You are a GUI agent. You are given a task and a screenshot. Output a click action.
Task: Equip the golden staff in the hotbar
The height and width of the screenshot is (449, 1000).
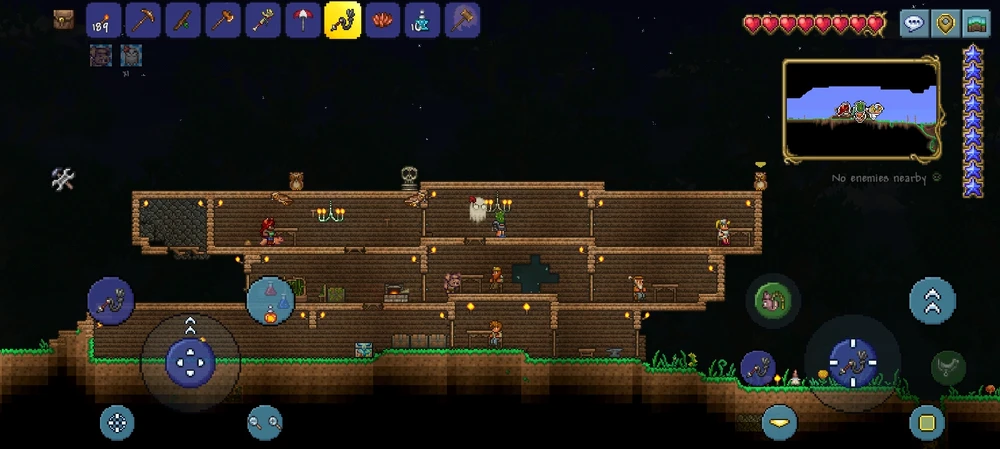(263, 19)
